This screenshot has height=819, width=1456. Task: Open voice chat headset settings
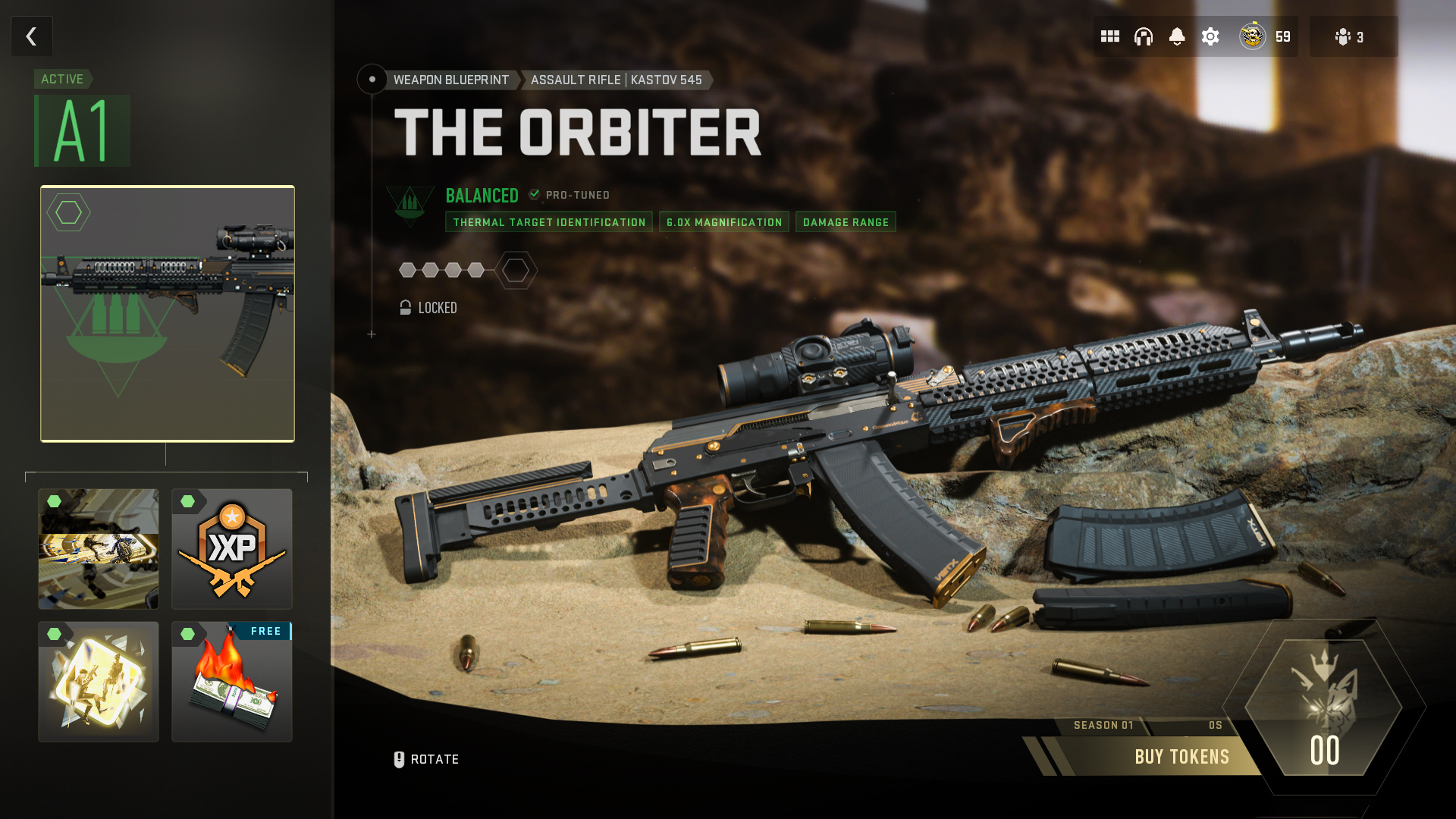1144,36
